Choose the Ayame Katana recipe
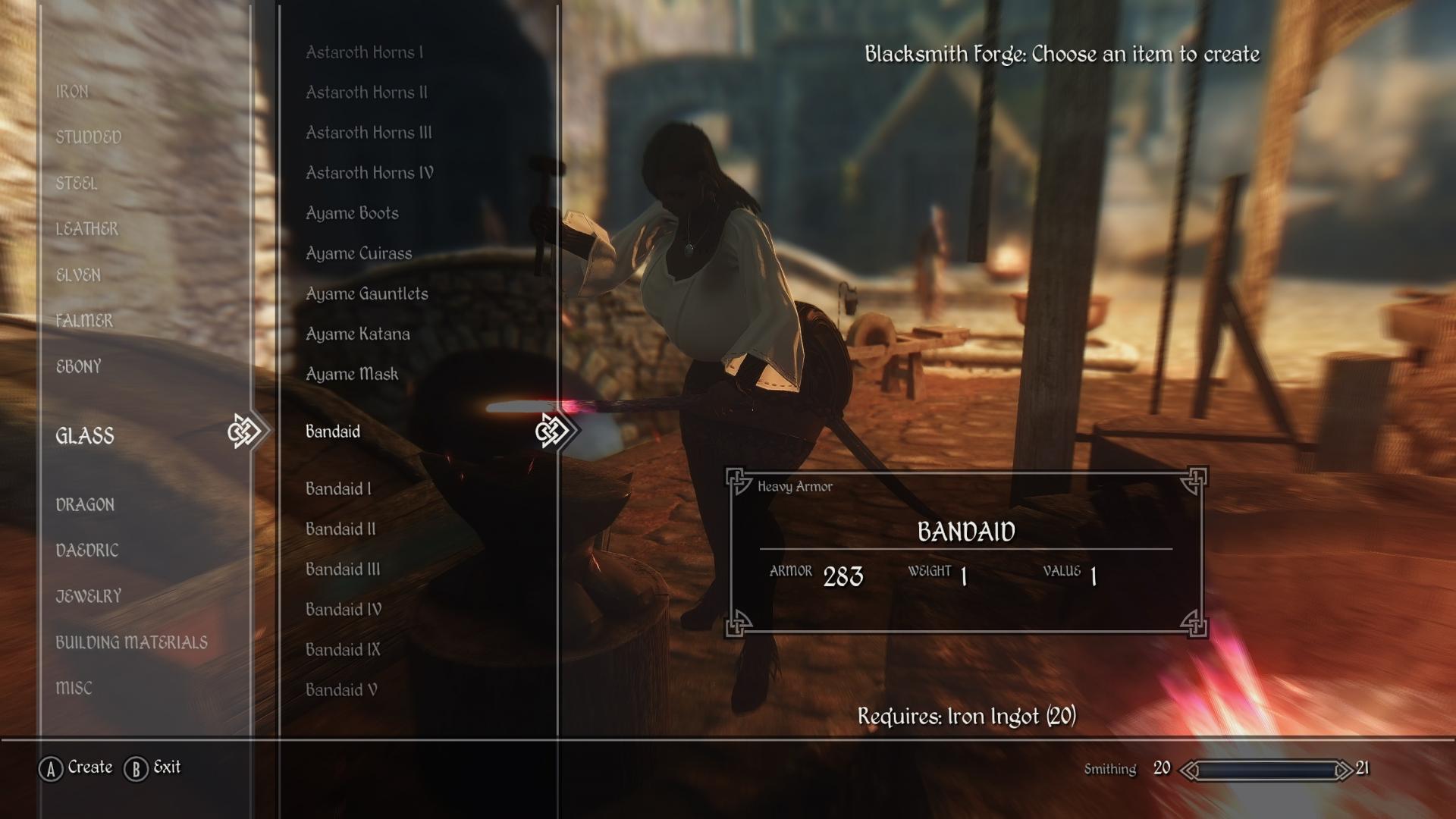The width and height of the screenshot is (1456, 819). click(358, 334)
